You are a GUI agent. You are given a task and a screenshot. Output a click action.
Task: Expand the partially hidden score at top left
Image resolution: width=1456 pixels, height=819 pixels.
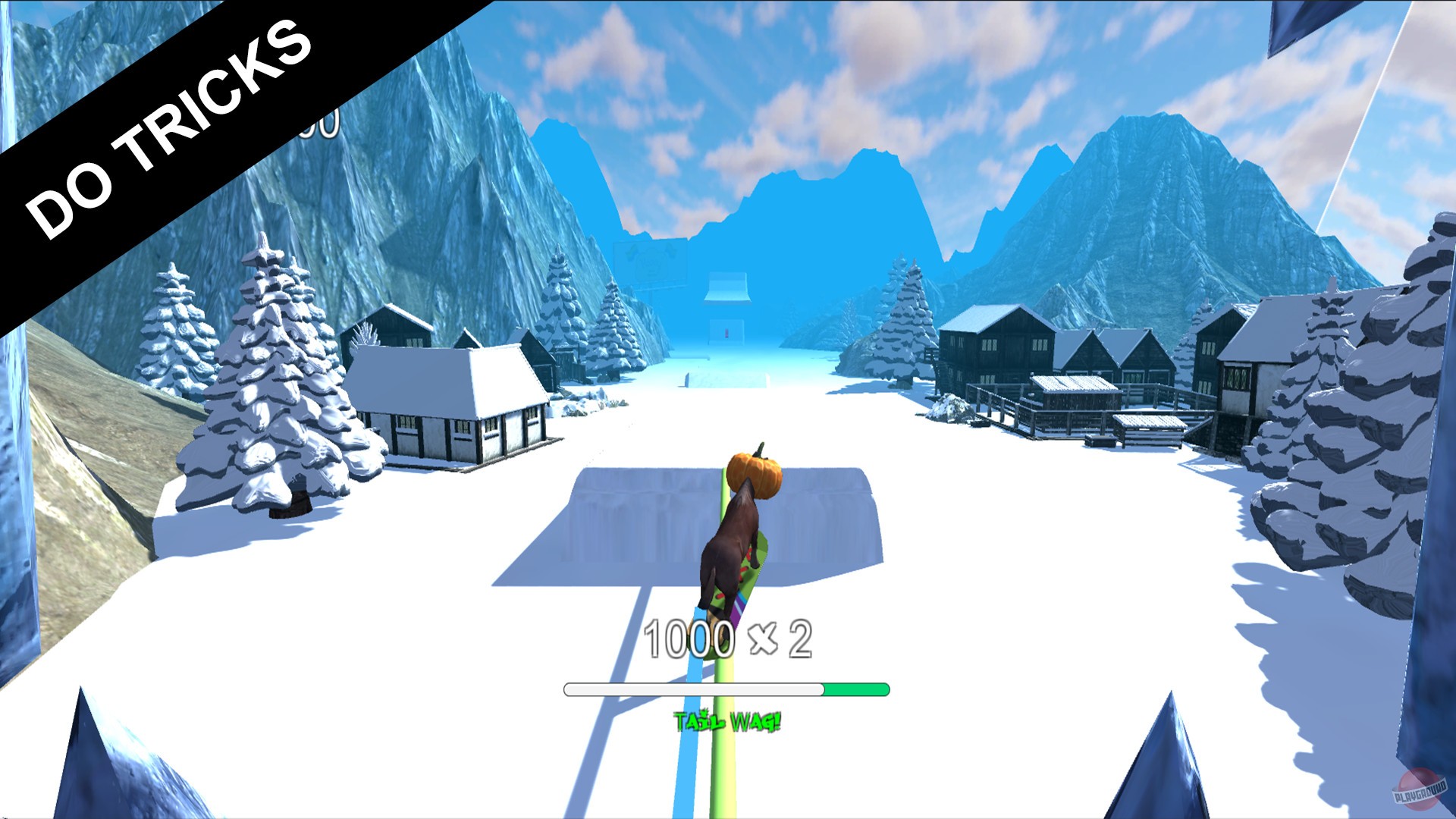318,129
